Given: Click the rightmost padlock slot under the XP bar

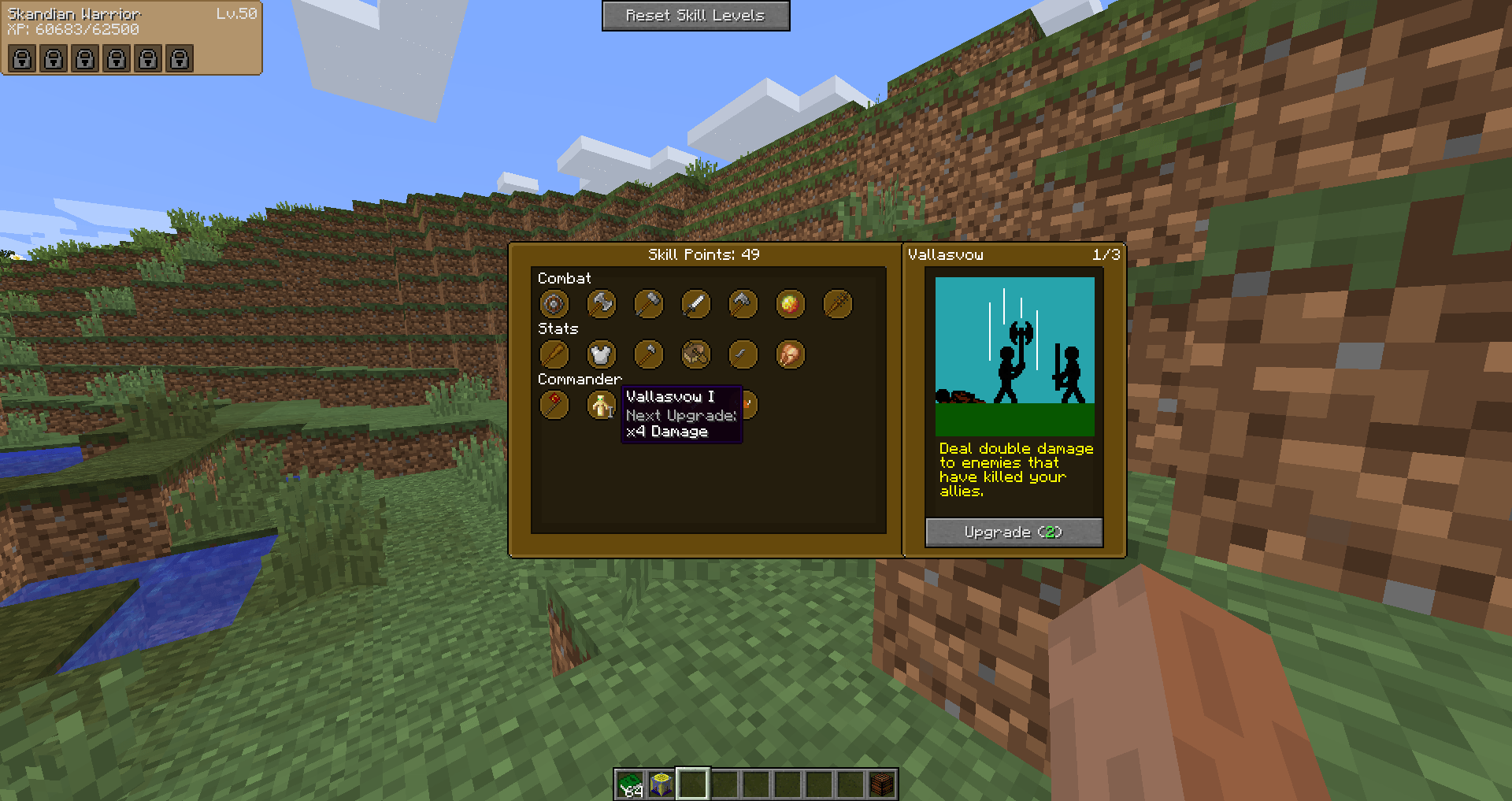Looking at the screenshot, I should click(x=179, y=58).
